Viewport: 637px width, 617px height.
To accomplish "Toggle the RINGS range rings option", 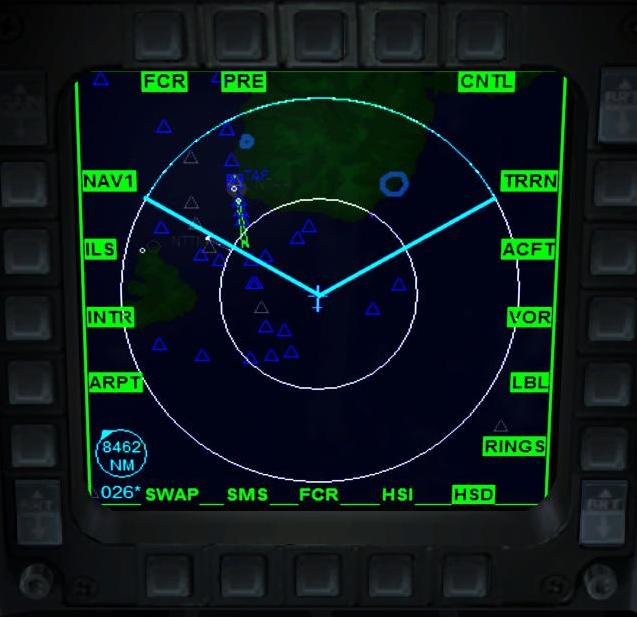I will [515, 447].
